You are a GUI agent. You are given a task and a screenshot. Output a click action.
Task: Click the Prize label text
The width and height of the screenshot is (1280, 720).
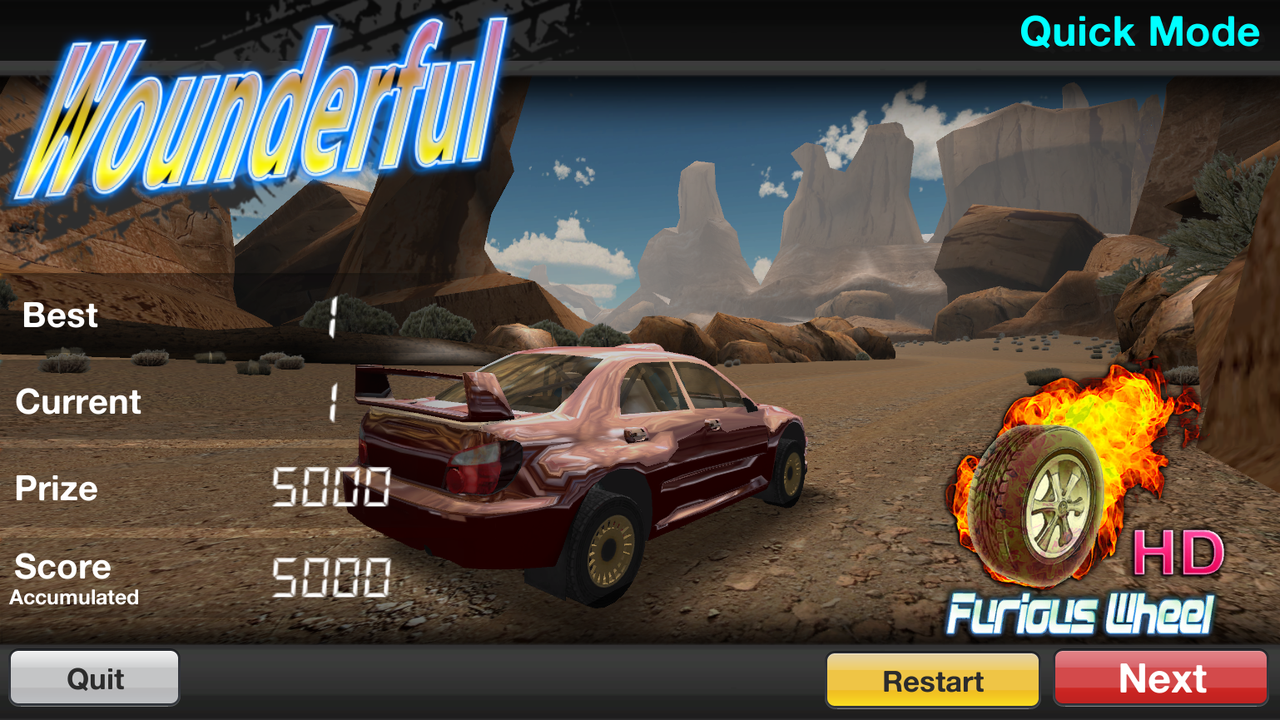pyautogui.click(x=55, y=489)
